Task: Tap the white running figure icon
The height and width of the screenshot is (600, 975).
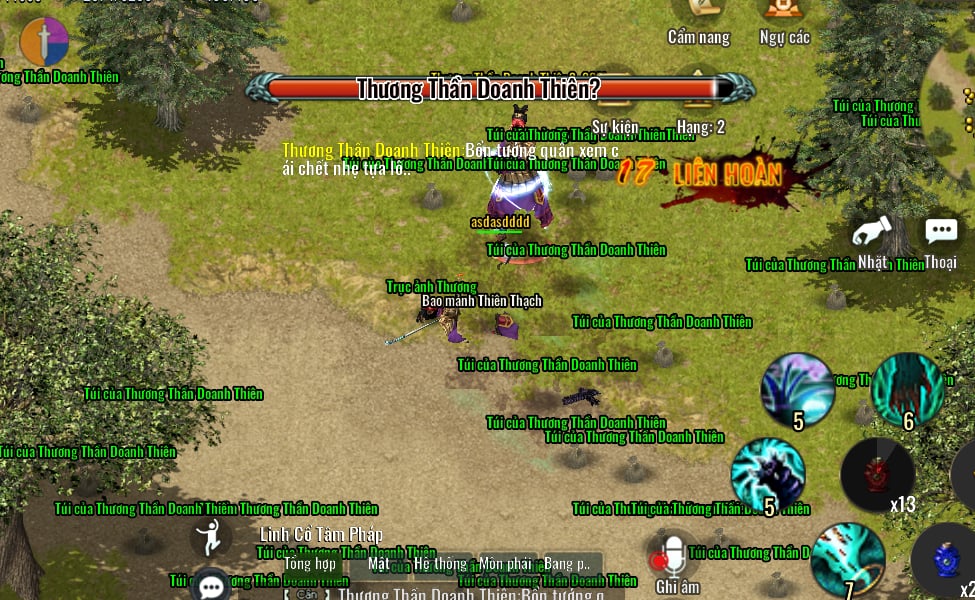Action: point(210,538)
